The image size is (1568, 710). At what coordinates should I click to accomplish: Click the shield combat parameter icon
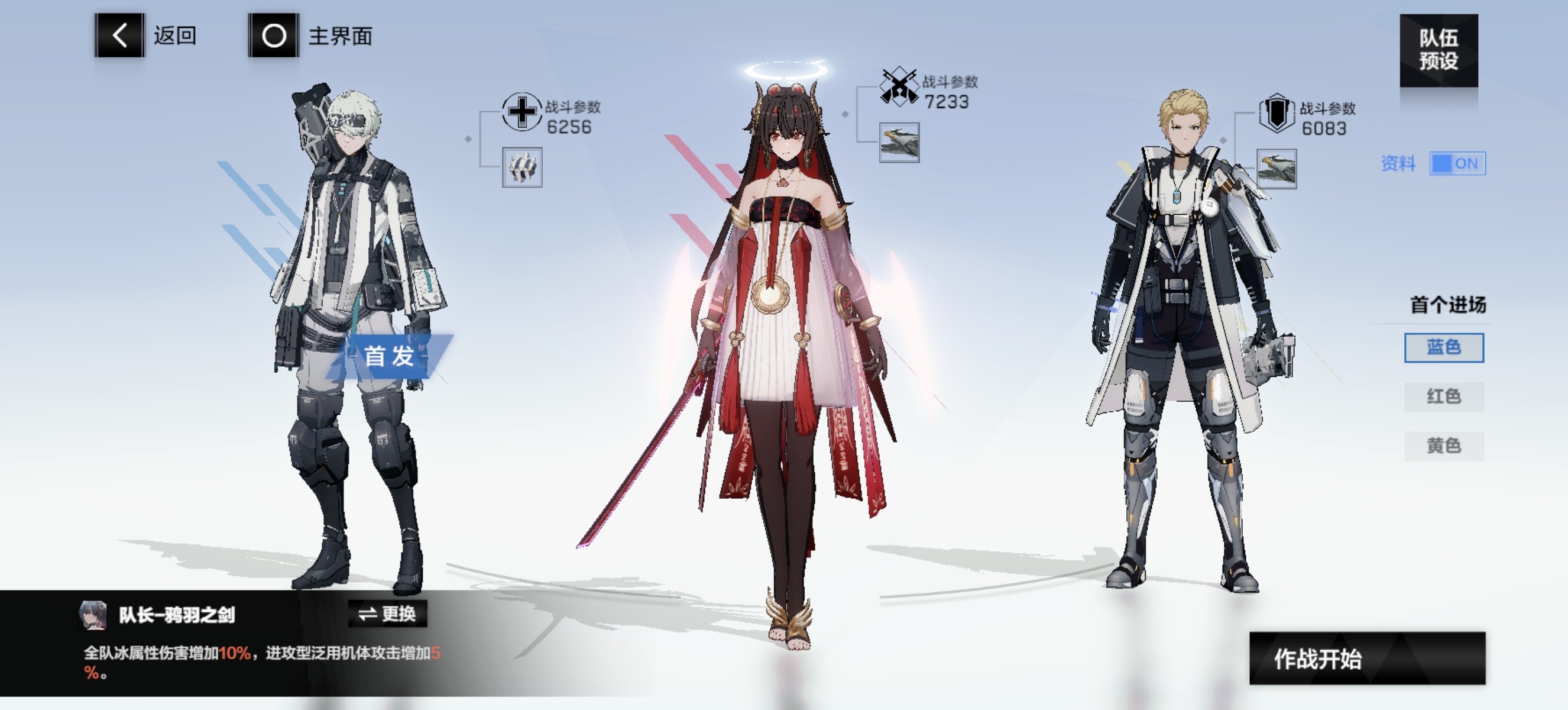tap(1277, 112)
